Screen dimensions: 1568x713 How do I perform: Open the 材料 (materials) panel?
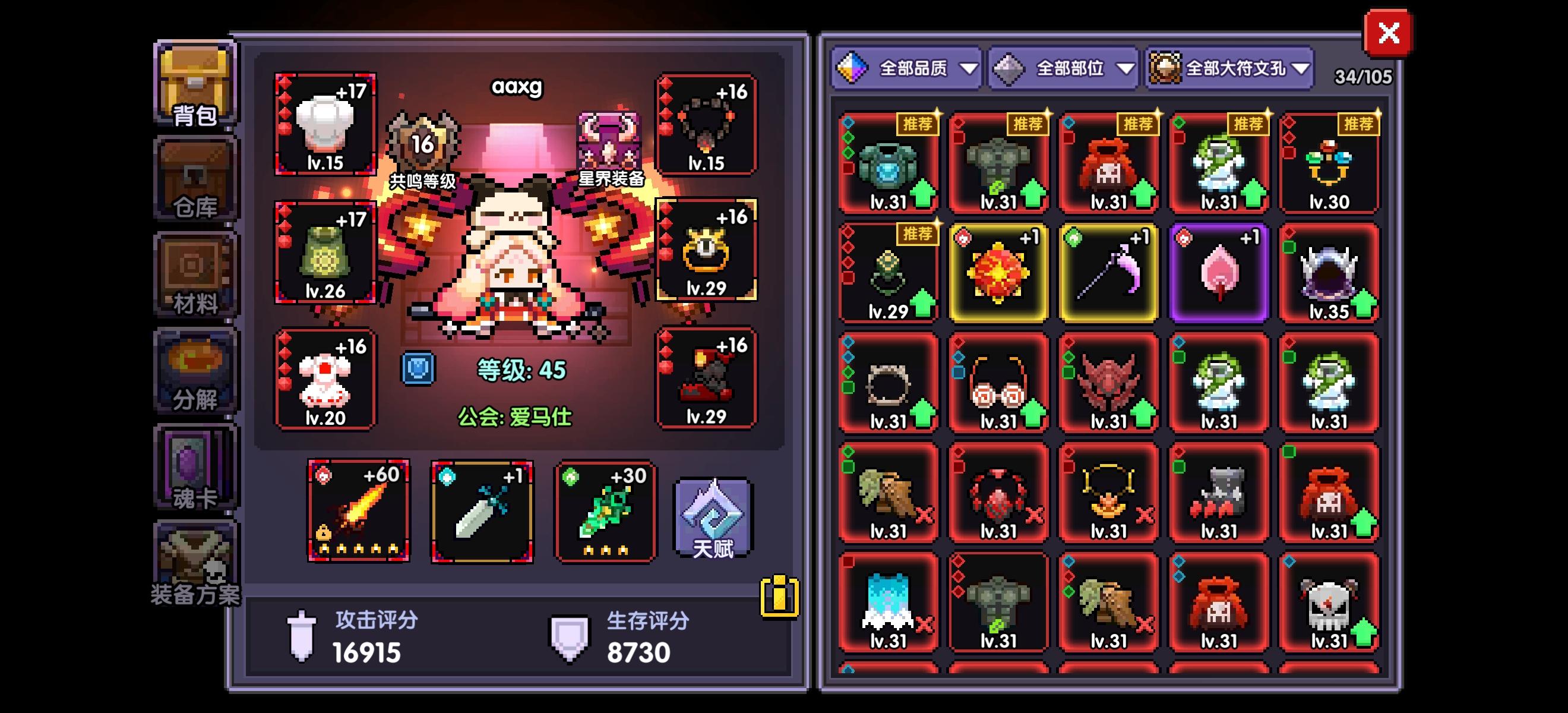[x=194, y=274]
